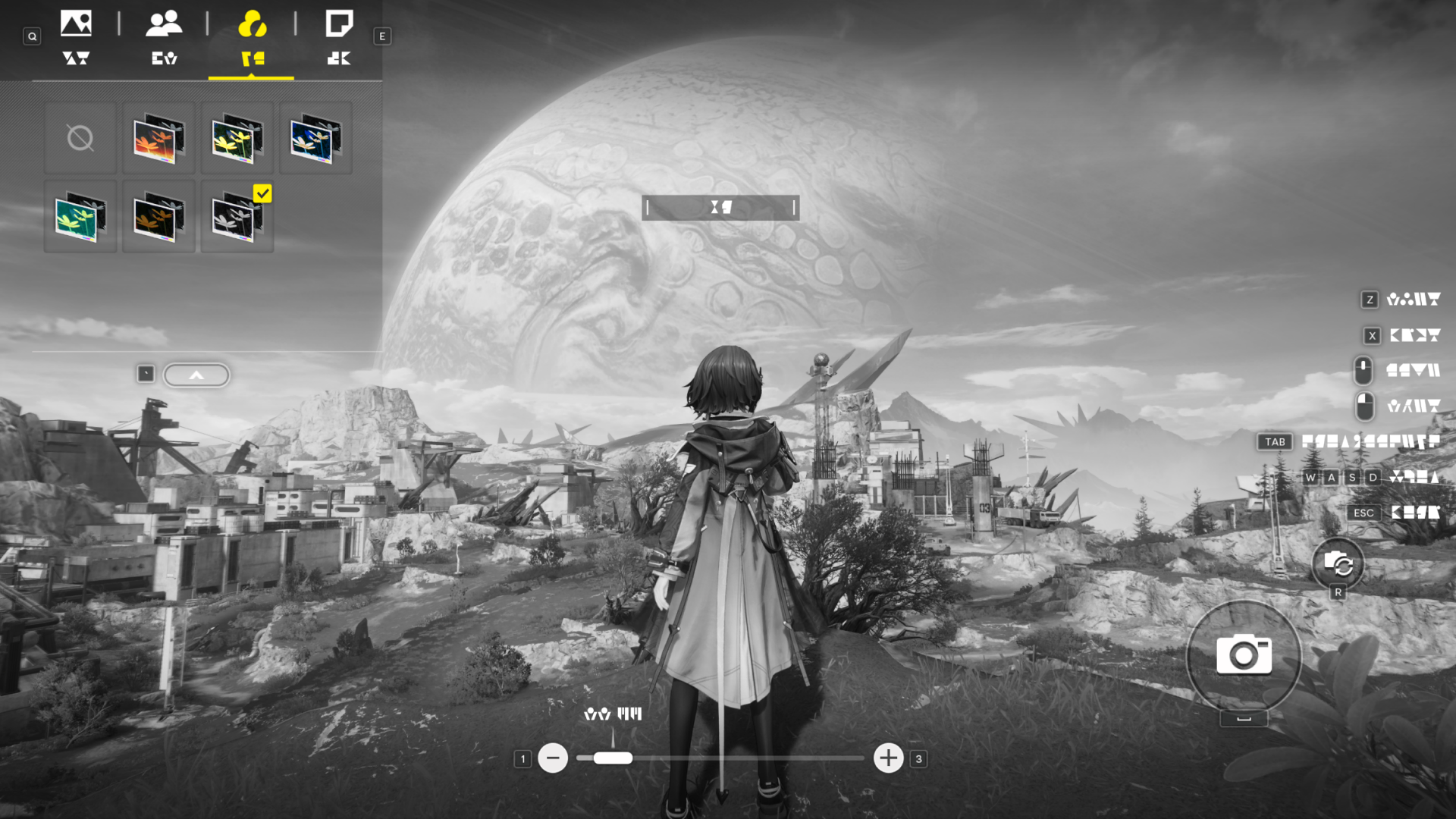
Task: Switch to the landscape picture tab
Action: click(76, 36)
